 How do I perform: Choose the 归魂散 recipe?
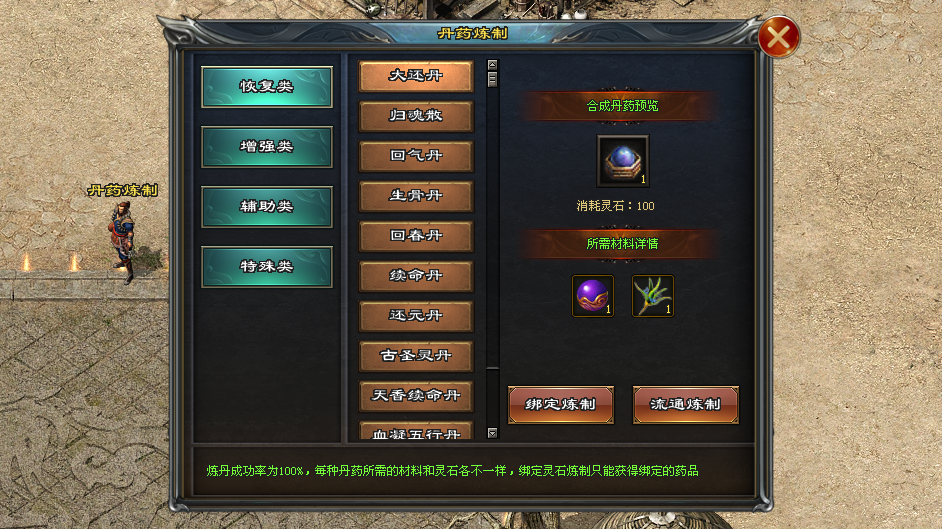(x=416, y=116)
